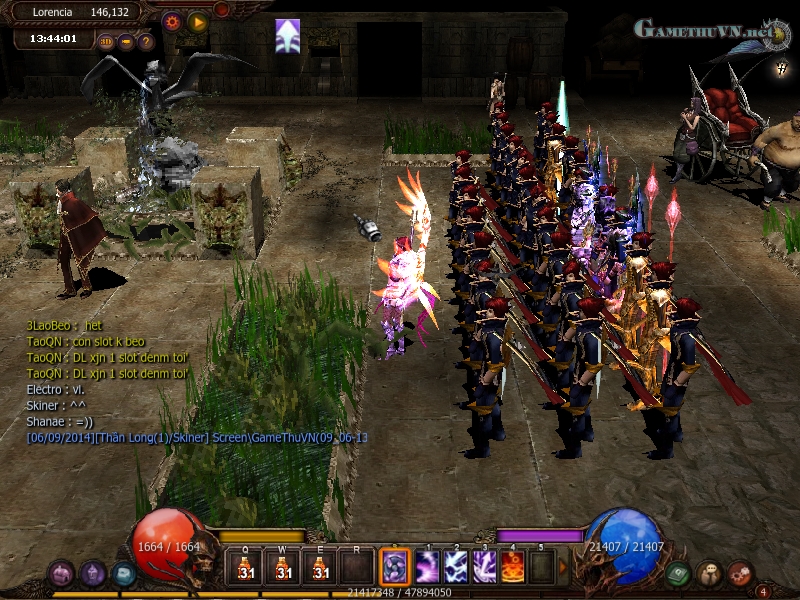Click the chat screenshot log message

click(x=197, y=437)
